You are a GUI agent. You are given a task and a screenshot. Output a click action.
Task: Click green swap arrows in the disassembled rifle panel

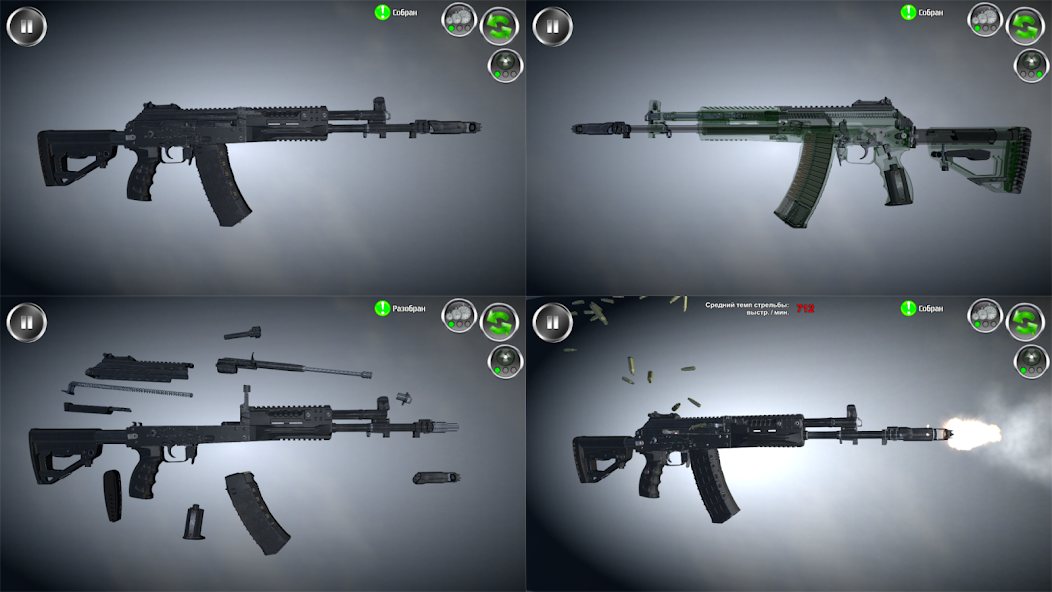click(499, 322)
